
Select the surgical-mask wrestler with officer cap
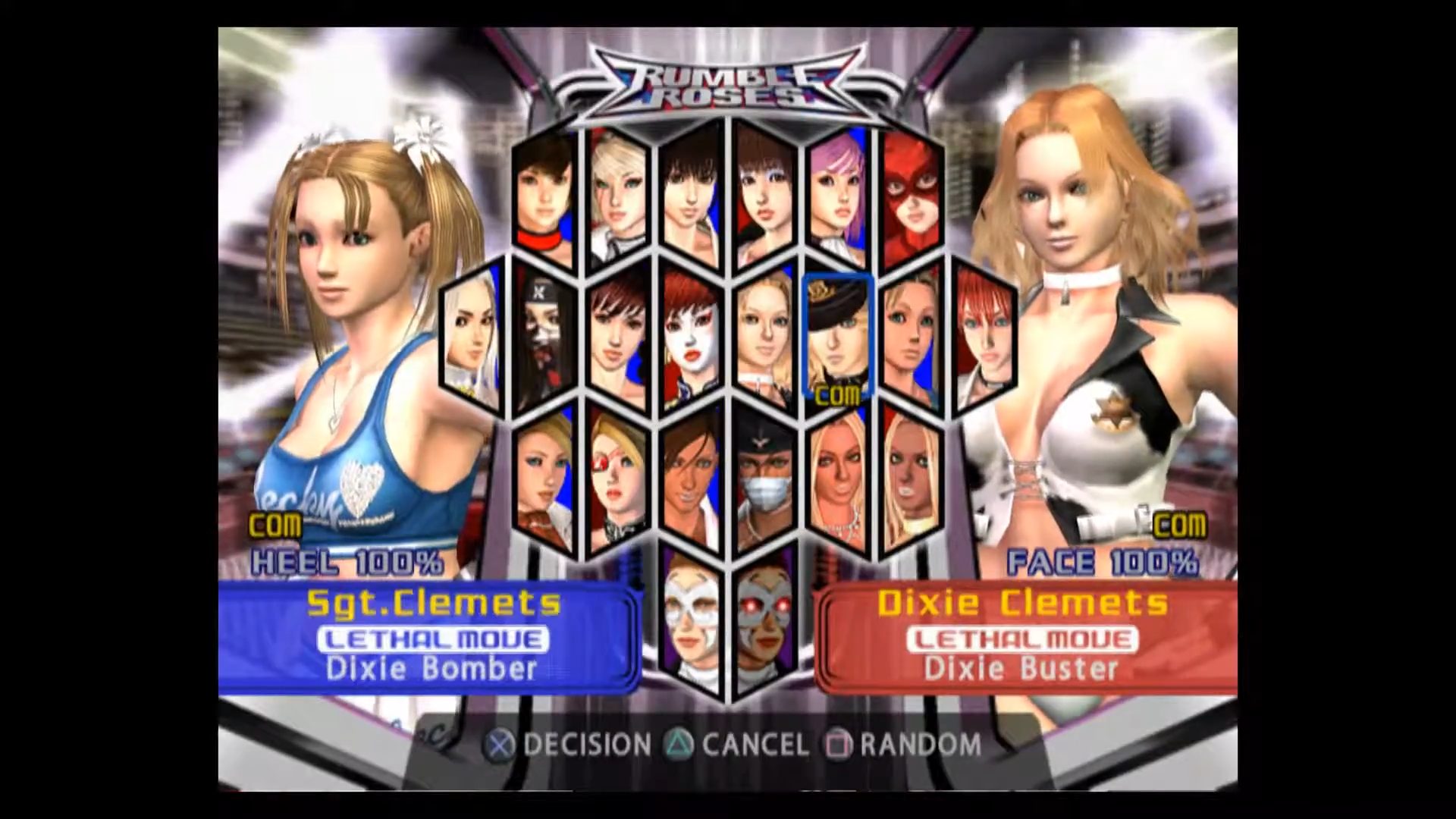[764, 479]
